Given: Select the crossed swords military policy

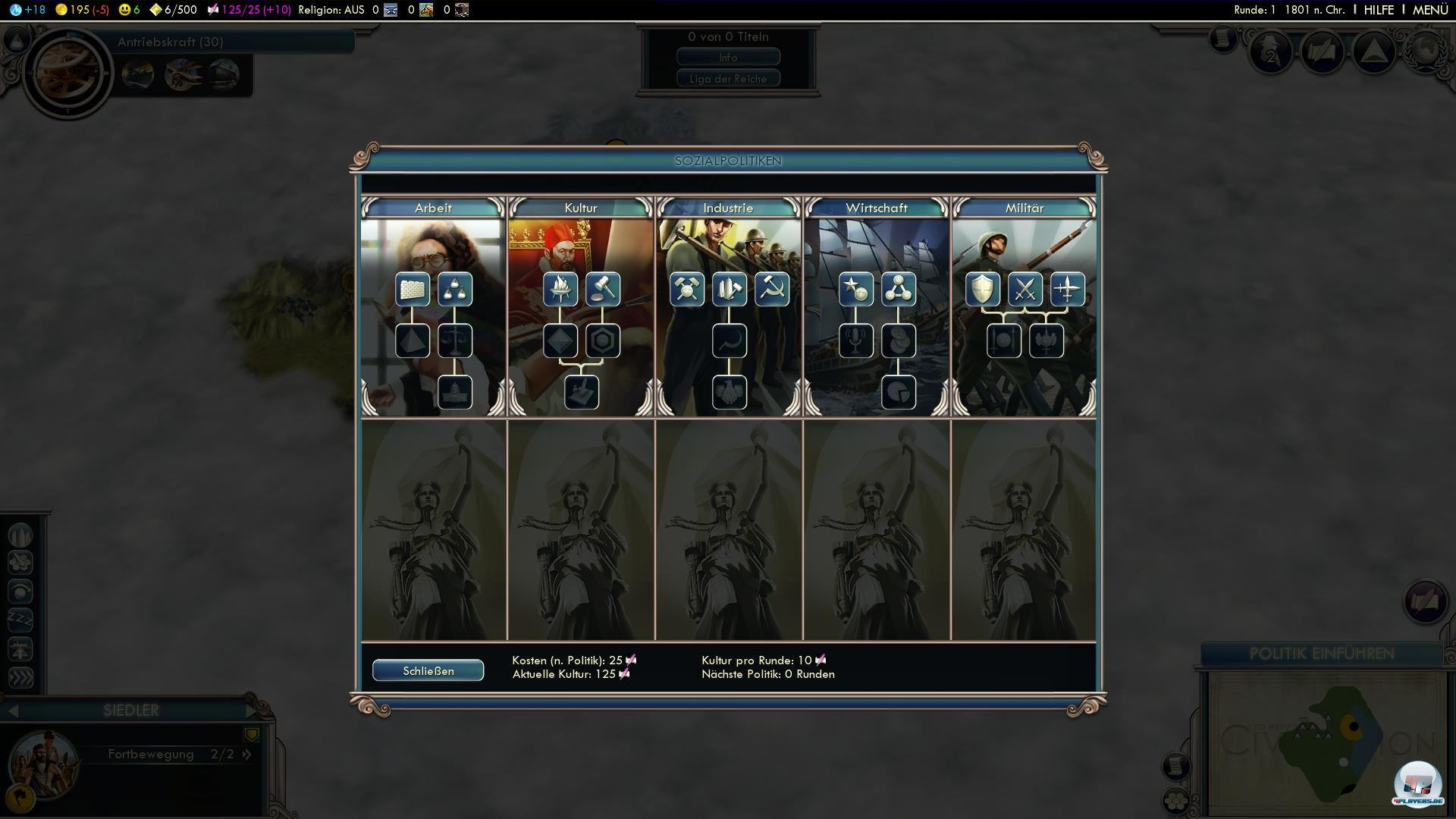Looking at the screenshot, I should coord(1025,290).
